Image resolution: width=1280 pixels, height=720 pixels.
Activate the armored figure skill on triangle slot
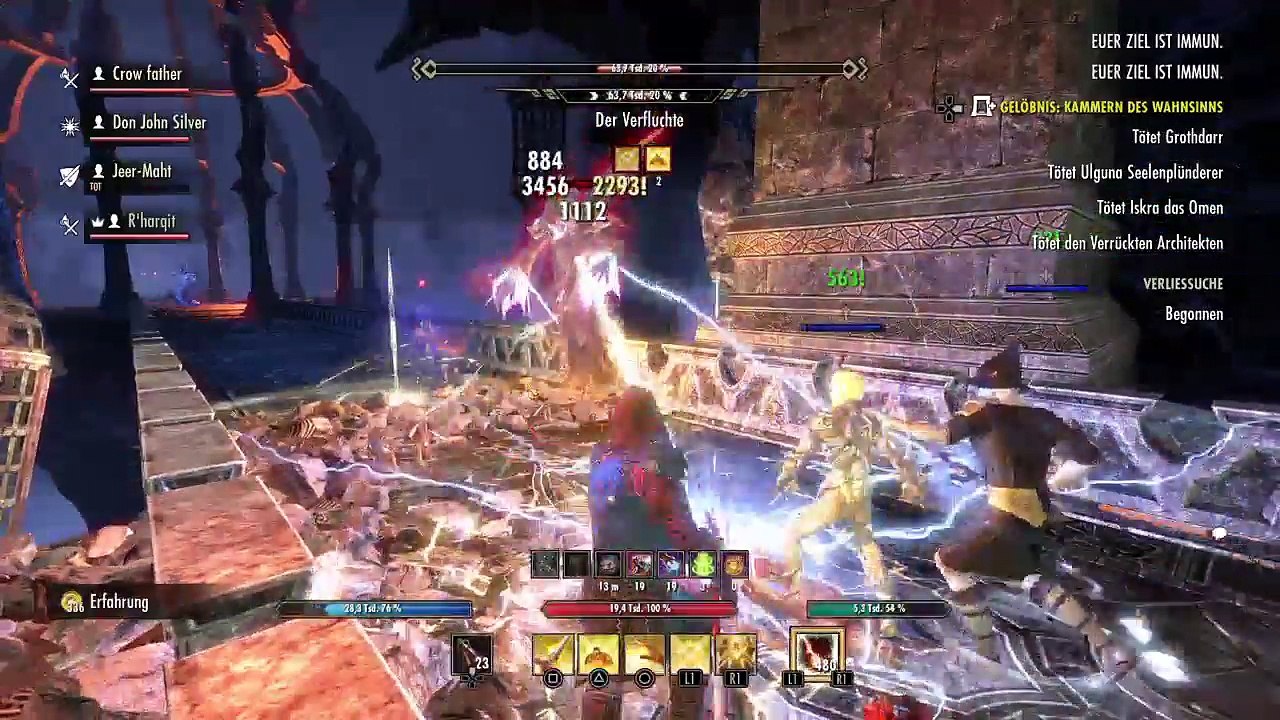pyautogui.click(x=598, y=653)
